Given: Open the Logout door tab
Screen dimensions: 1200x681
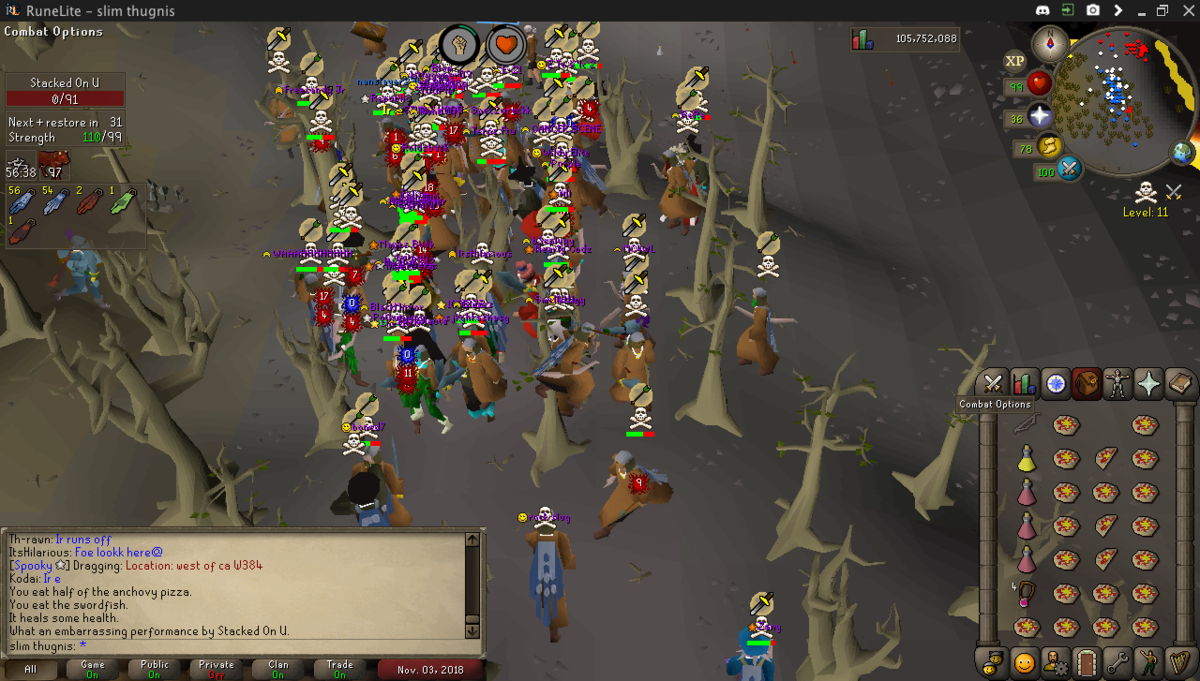Looking at the screenshot, I should [1086, 662].
